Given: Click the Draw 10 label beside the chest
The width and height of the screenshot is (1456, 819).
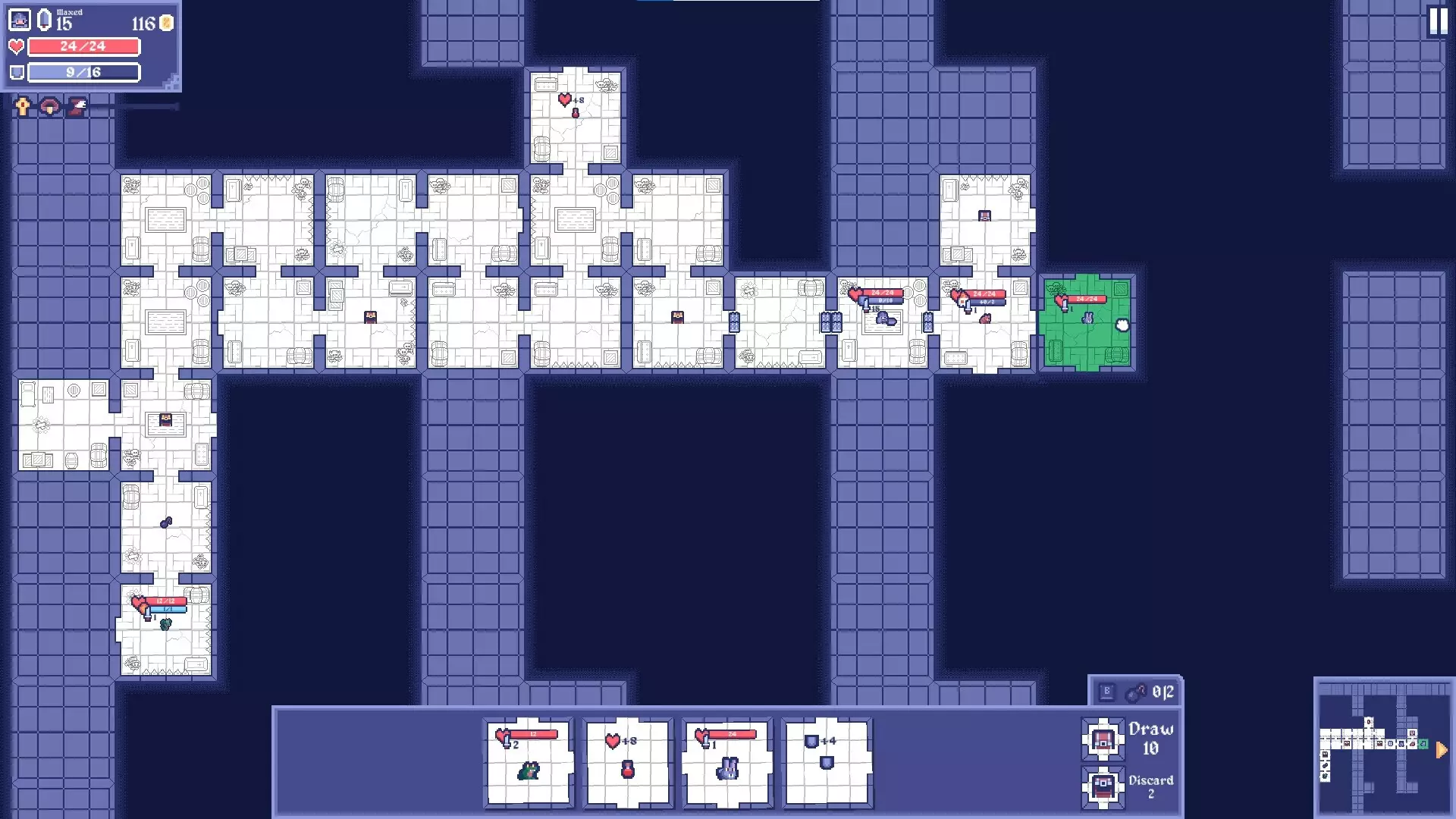Looking at the screenshot, I should point(1150,739).
